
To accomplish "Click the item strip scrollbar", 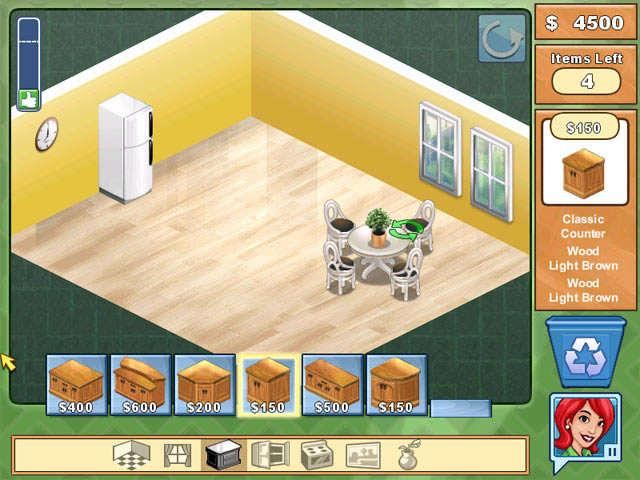I will [x=460, y=408].
